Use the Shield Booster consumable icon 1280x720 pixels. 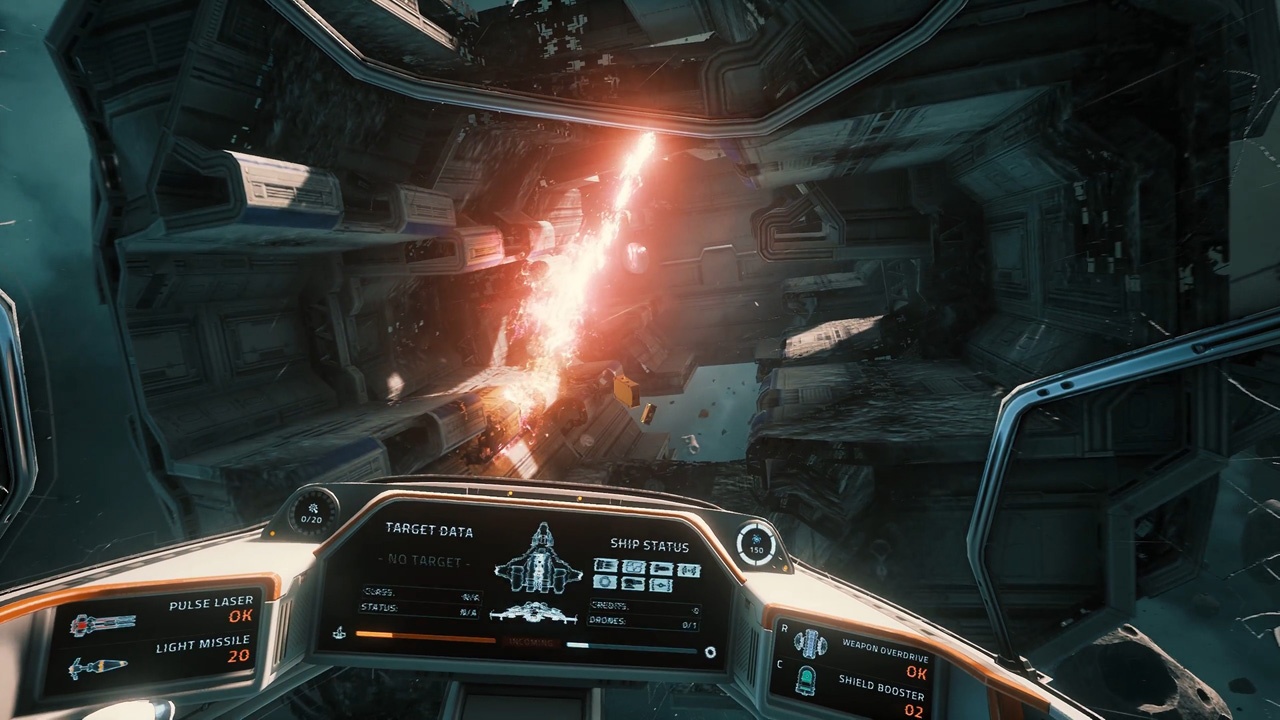click(806, 680)
